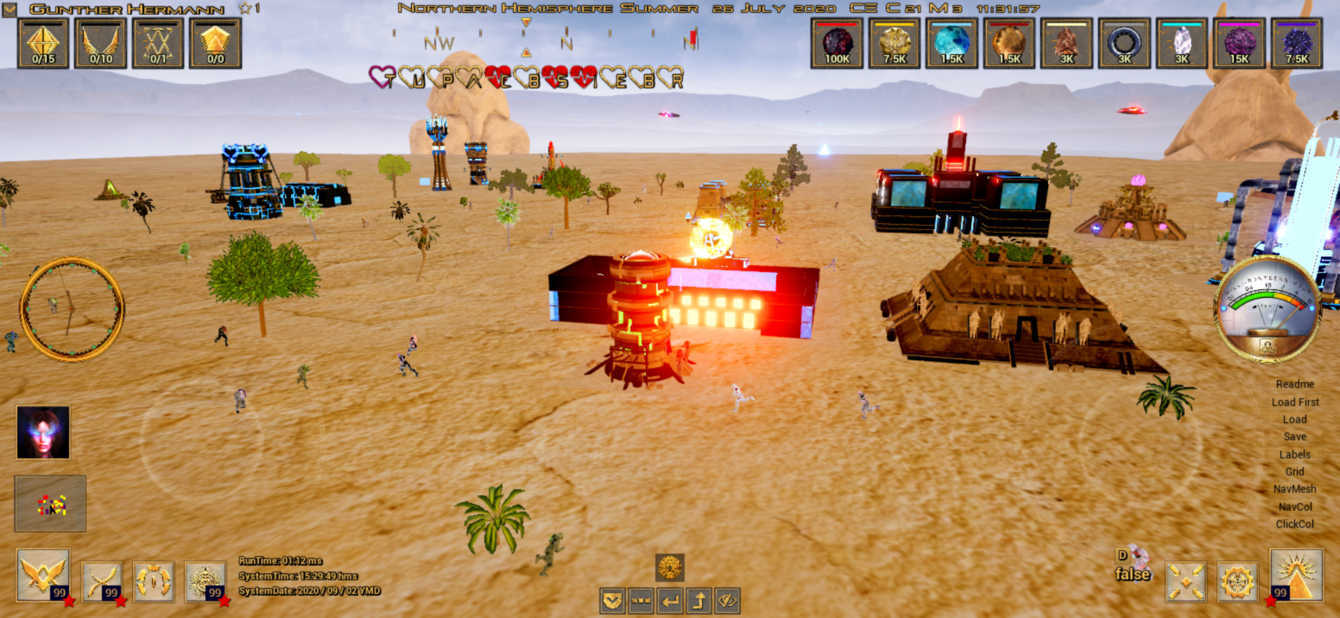Image resolution: width=1340 pixels, height=618 pixels.
Task: Open the golden gear settings icon
Action: point(1237,581)
